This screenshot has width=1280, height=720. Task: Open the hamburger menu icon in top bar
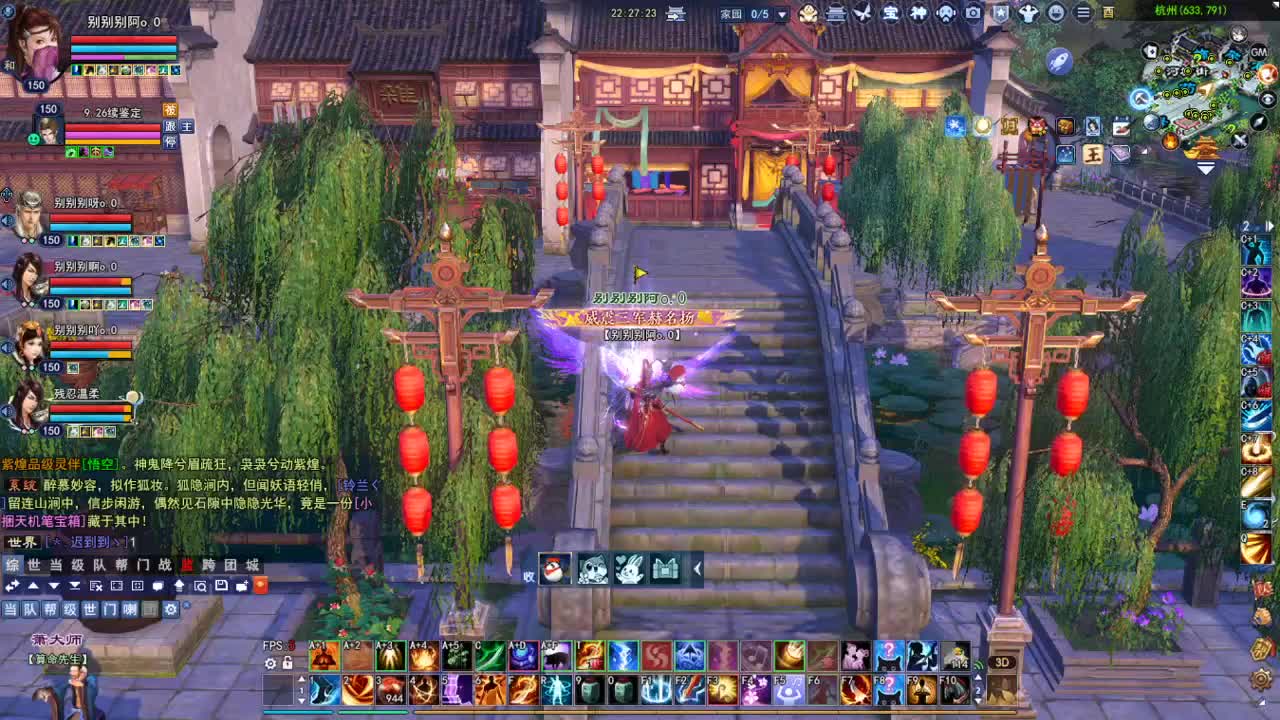pos(1083,12)
